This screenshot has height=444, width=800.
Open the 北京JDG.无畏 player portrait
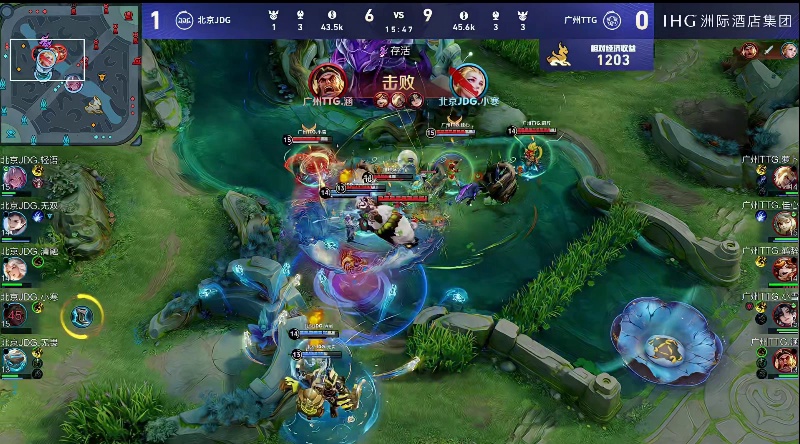(x=15, y=360)
